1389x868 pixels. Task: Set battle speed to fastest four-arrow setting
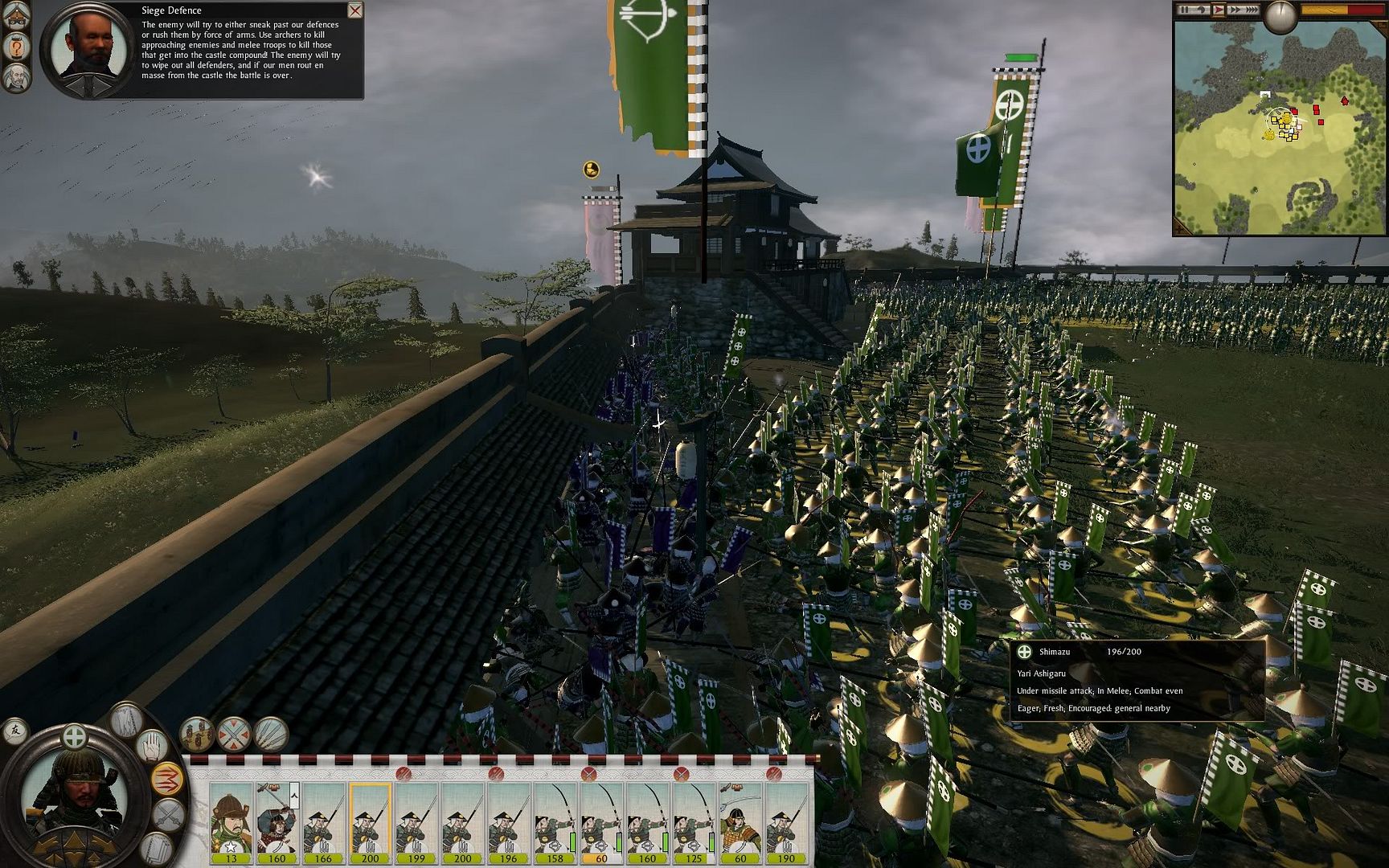click(x=1252, y=10)
